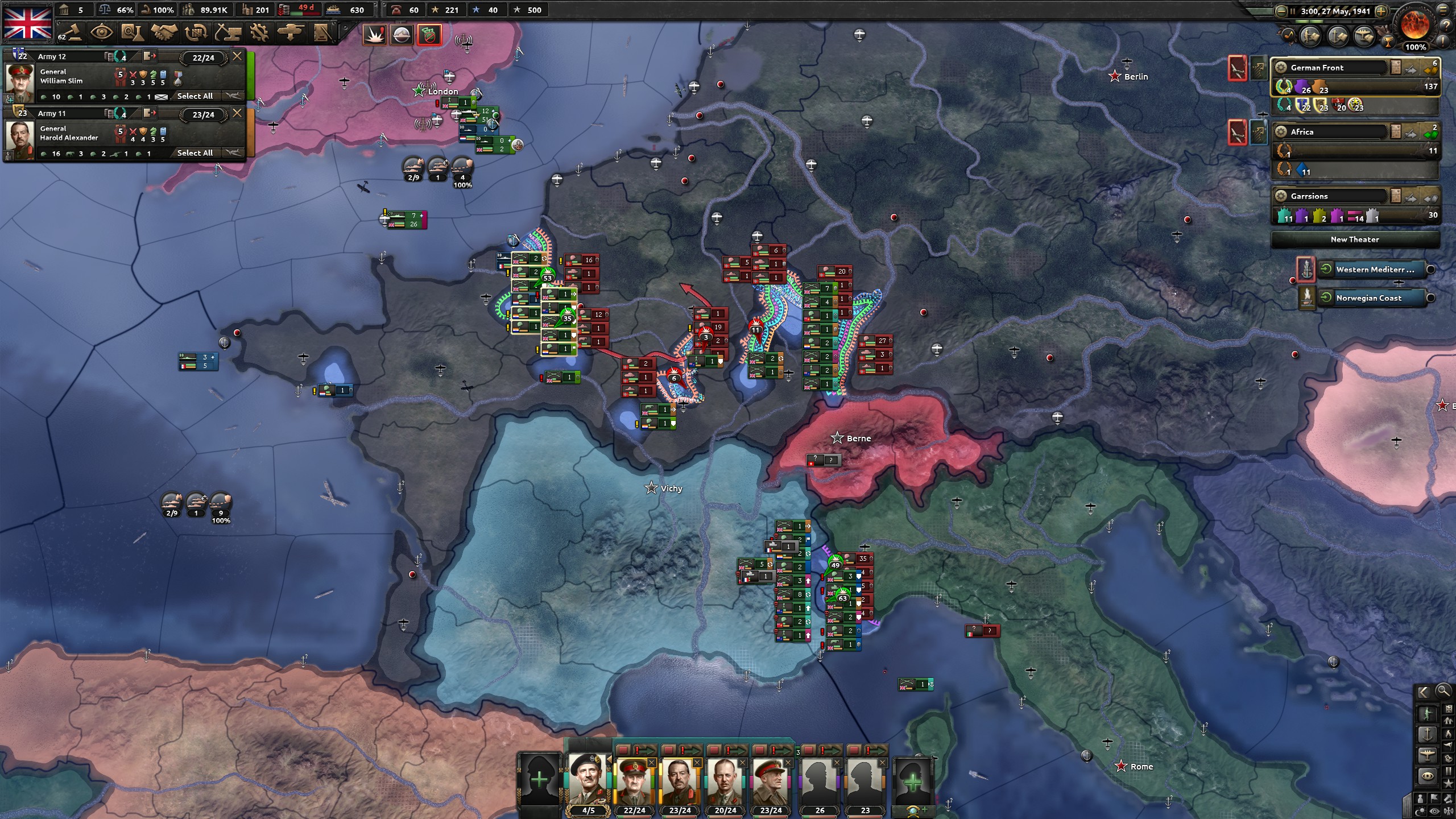The image size is (1456, 819).
Task: Disable the highlighted supply map mode
Action: pyautogui.click(x=430, y=35)
